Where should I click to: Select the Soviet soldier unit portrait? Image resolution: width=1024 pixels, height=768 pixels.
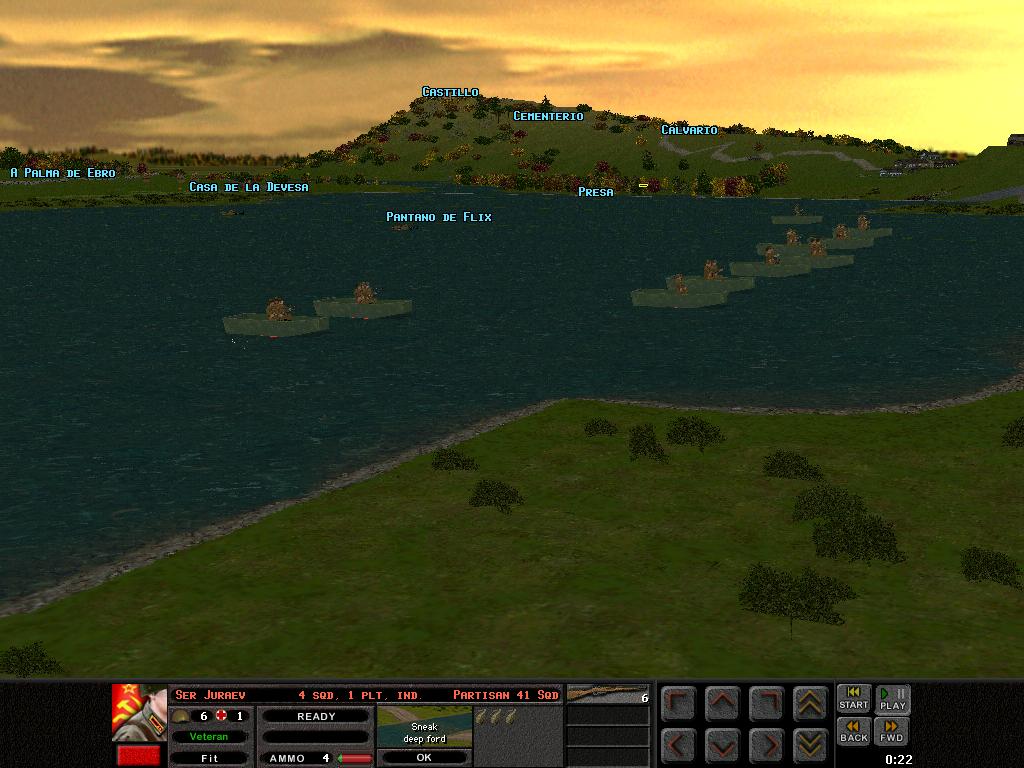click(139, 713)
